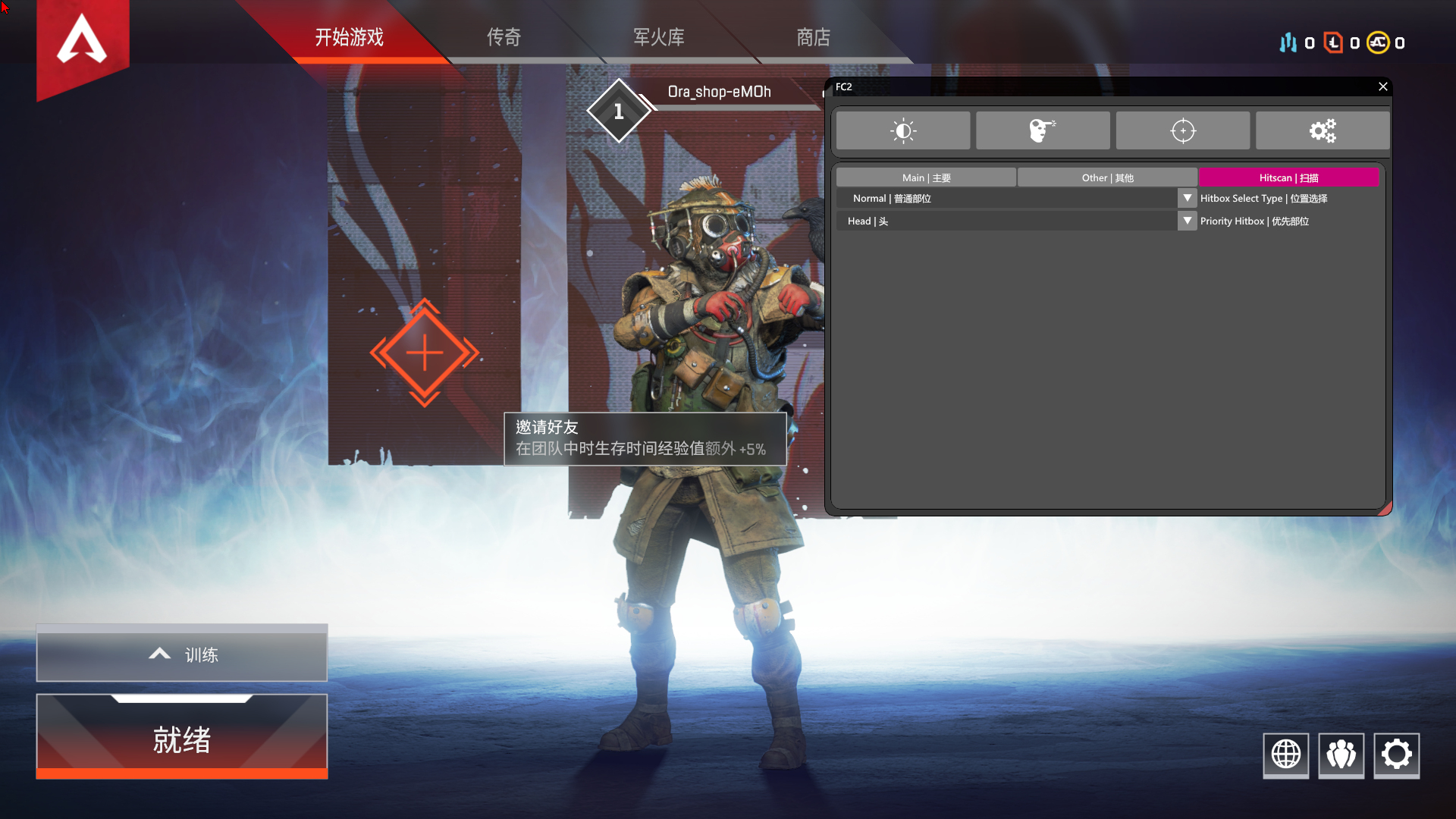The width and height of the screenshot is (1456, 819).
Task: Open the 训练 game mode selector
Action: pos(182,654)
